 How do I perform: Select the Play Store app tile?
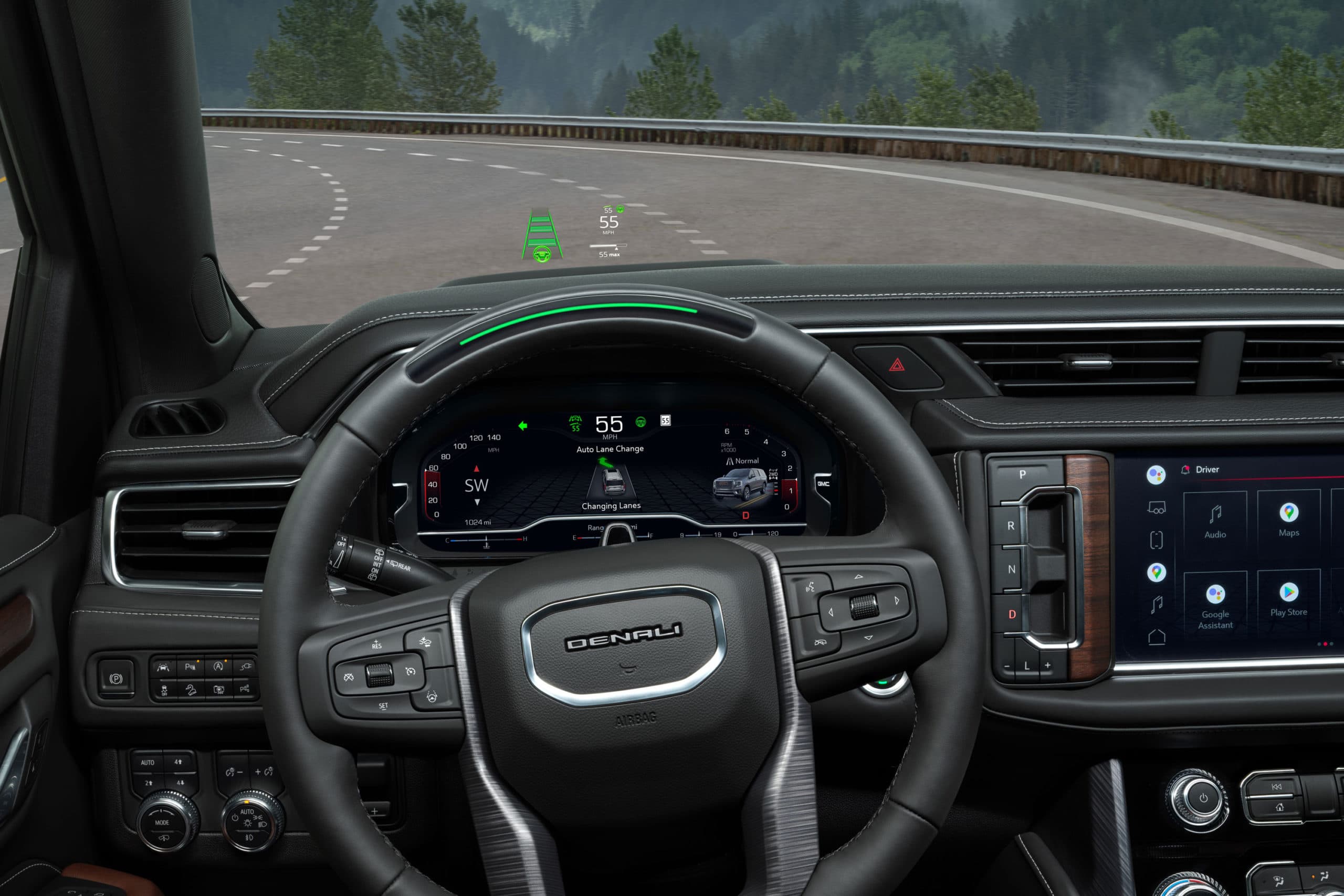1288,598
